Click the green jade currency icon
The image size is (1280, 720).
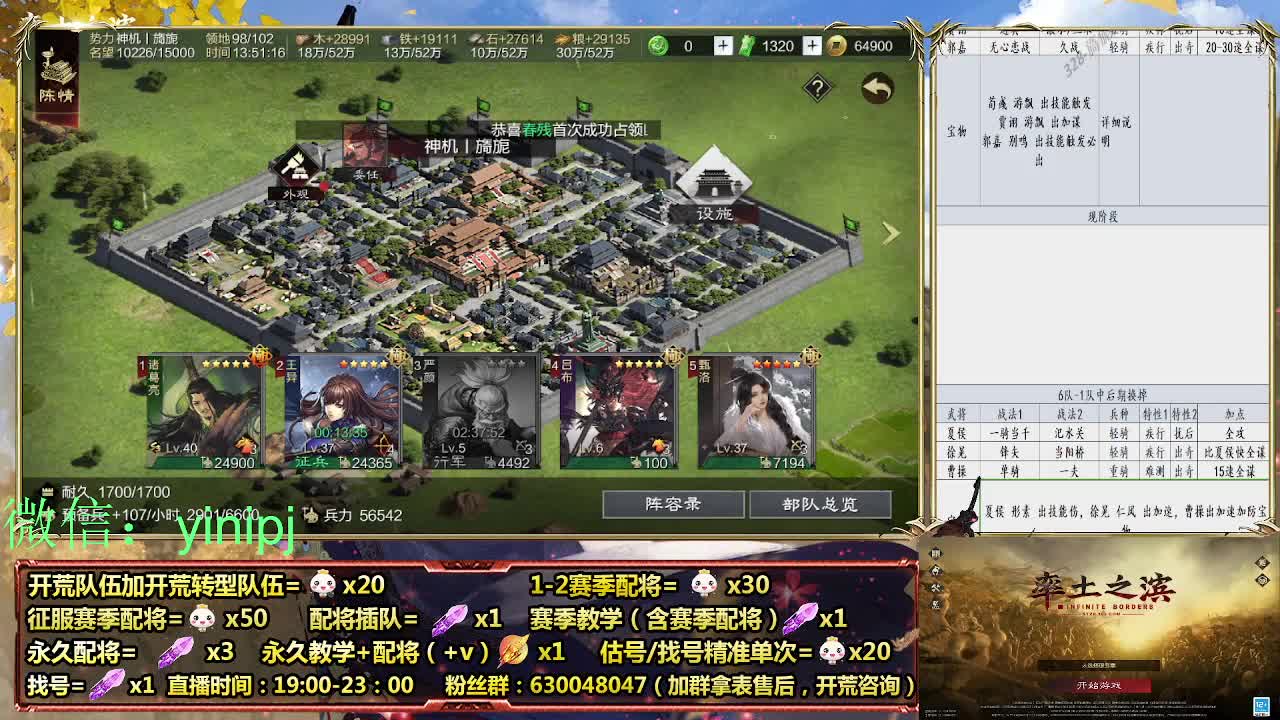pyautogui.click(x=658, y=45)
